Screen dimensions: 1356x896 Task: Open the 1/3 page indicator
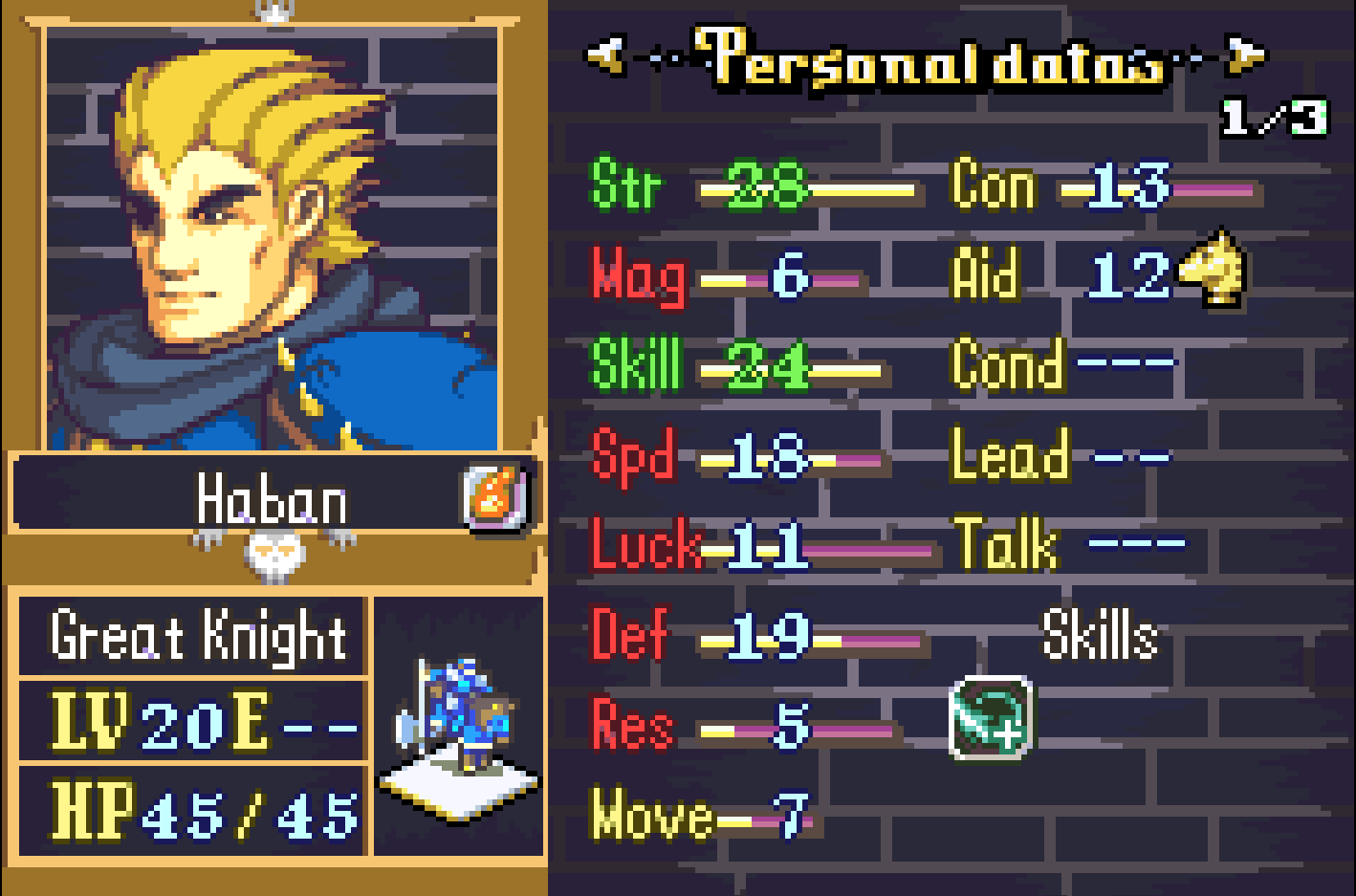1277,115
